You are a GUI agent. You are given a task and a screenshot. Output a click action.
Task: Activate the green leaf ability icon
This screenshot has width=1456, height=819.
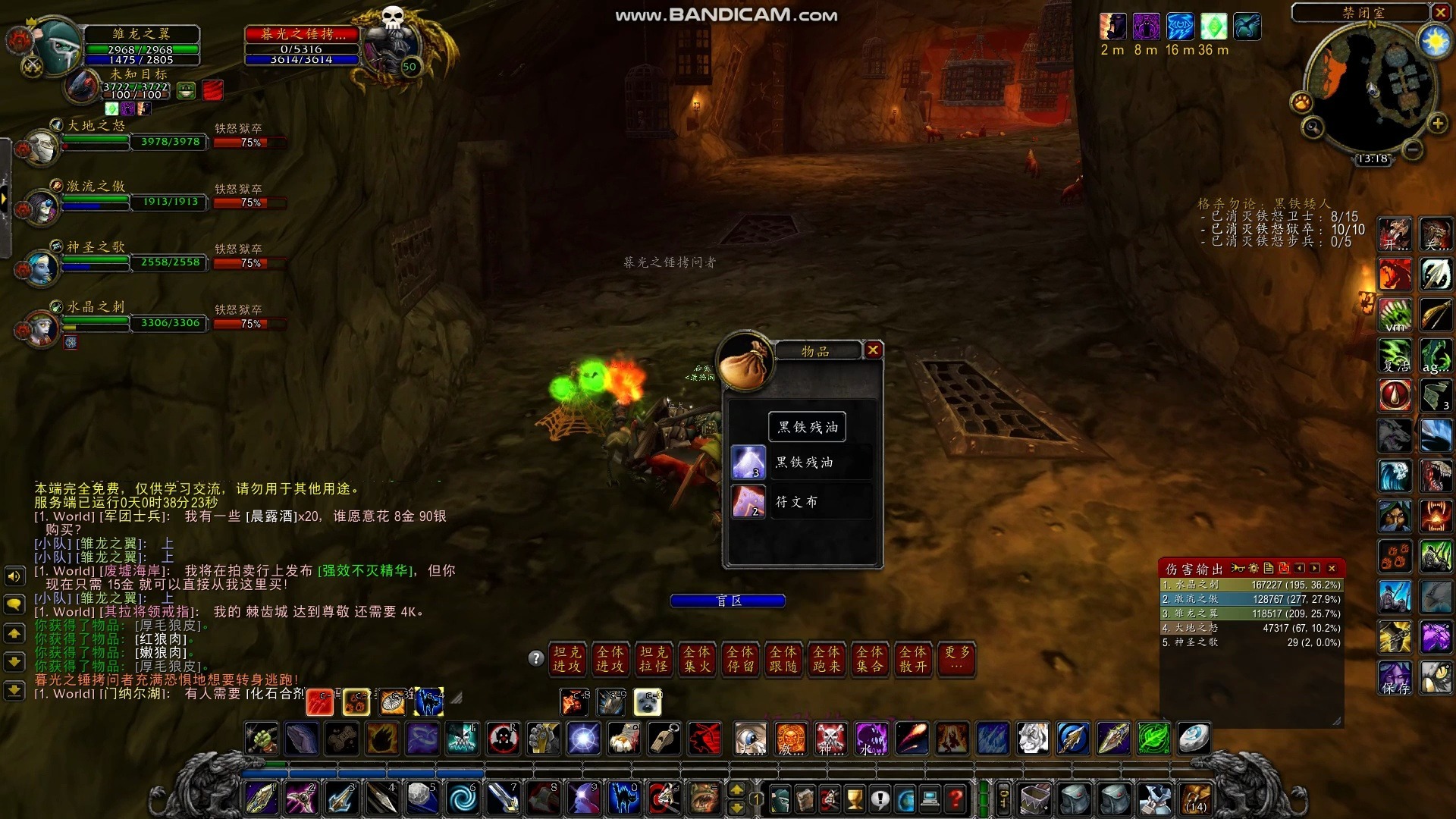click(1153, 739)
